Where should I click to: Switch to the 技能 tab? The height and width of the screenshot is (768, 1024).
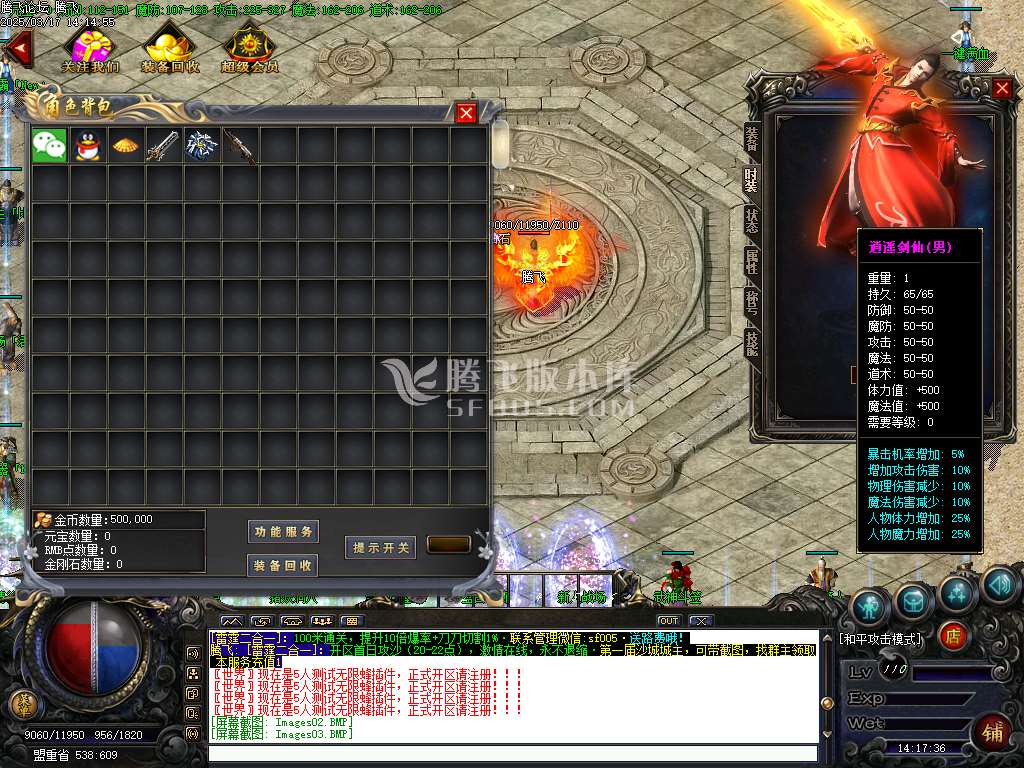pos(752,344)
